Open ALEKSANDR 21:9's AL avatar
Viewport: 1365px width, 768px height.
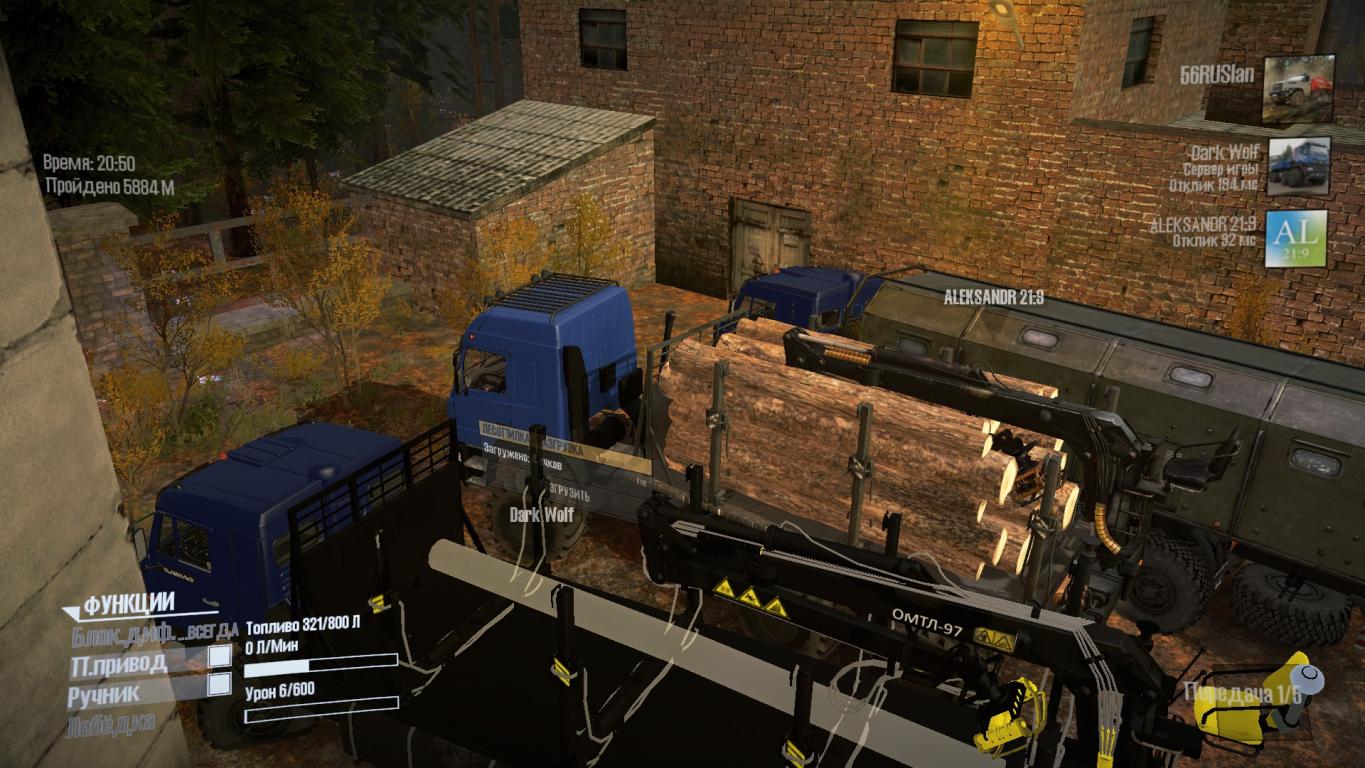coord(1296,239)
